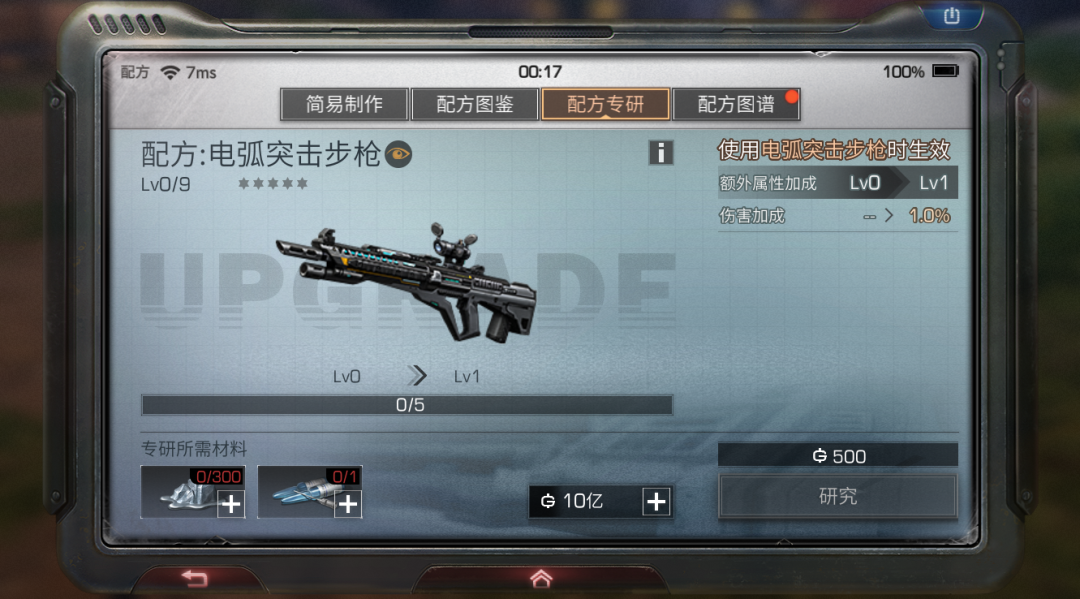Show the 配方图谱 tab
Viewport: 1080px width, 599px height.
coord(735,104)
